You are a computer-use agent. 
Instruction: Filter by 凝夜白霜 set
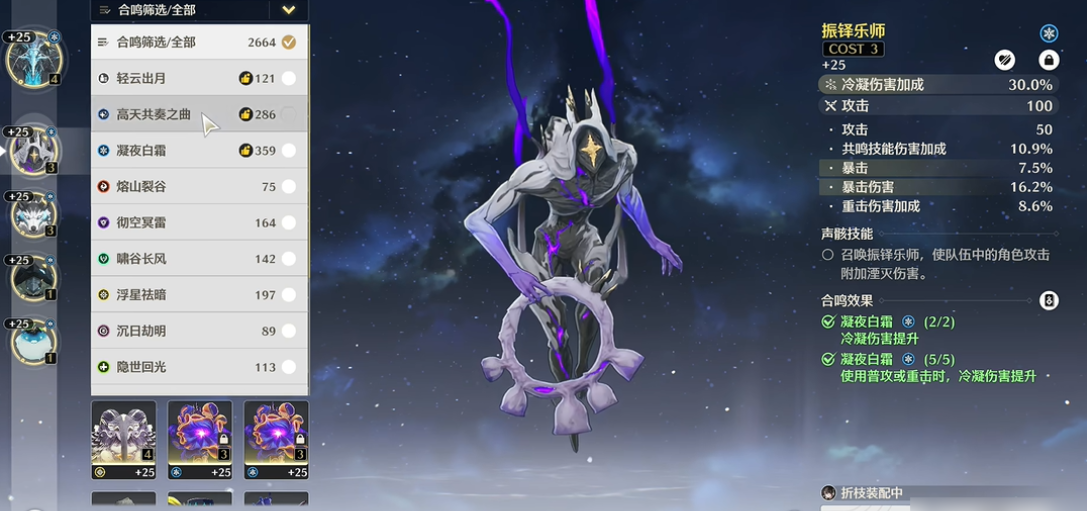point(199,151)
